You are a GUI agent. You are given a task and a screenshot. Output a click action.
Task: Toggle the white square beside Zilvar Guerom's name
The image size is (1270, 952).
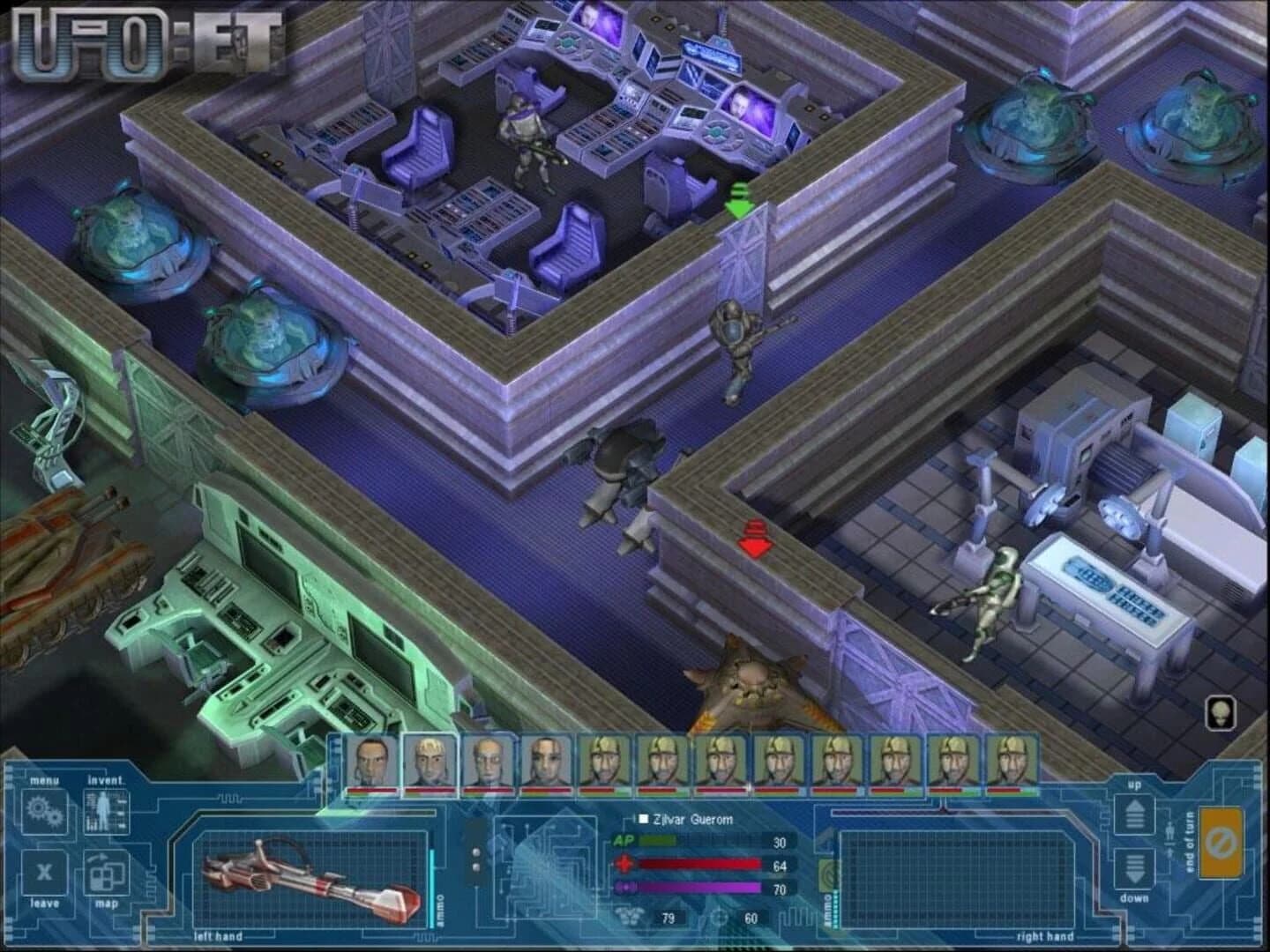tap(642, 820)
